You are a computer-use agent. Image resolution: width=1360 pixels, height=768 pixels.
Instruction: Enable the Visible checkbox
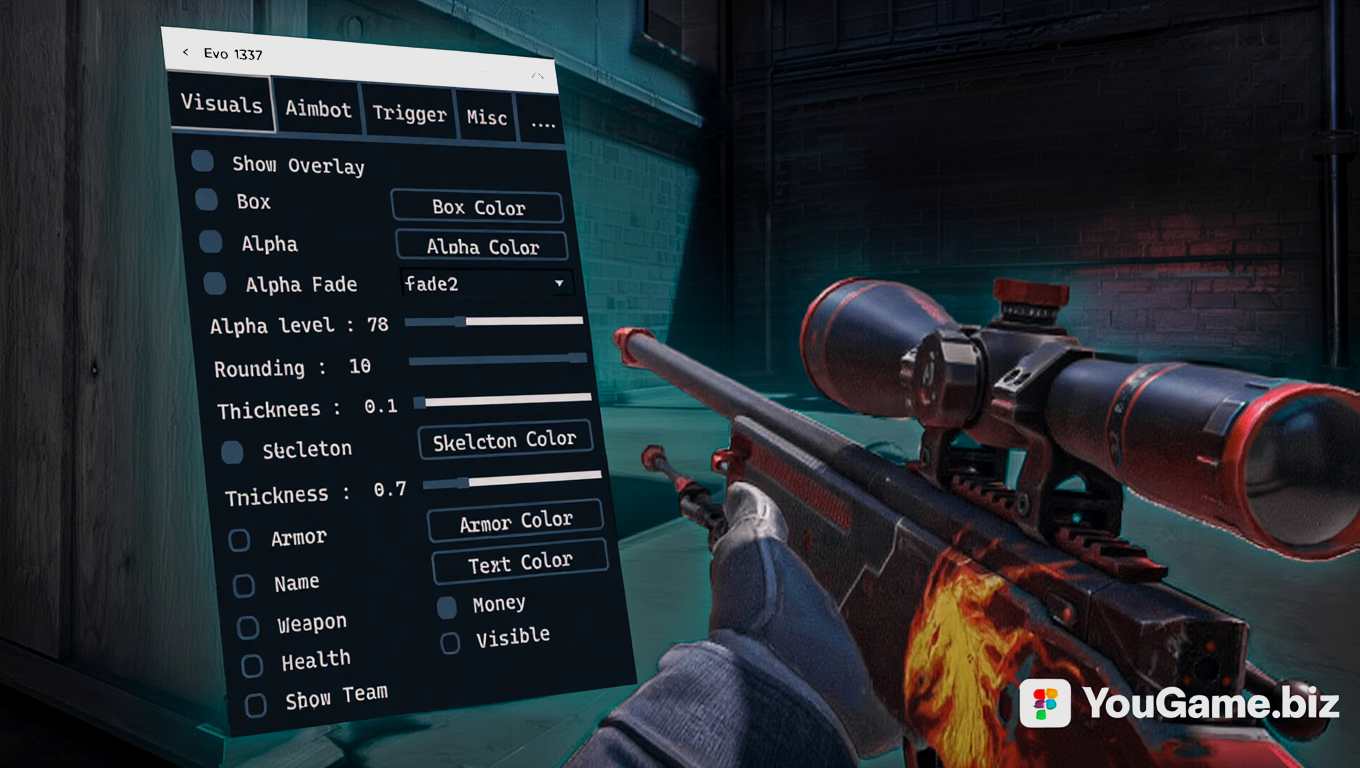click(451, 643)
